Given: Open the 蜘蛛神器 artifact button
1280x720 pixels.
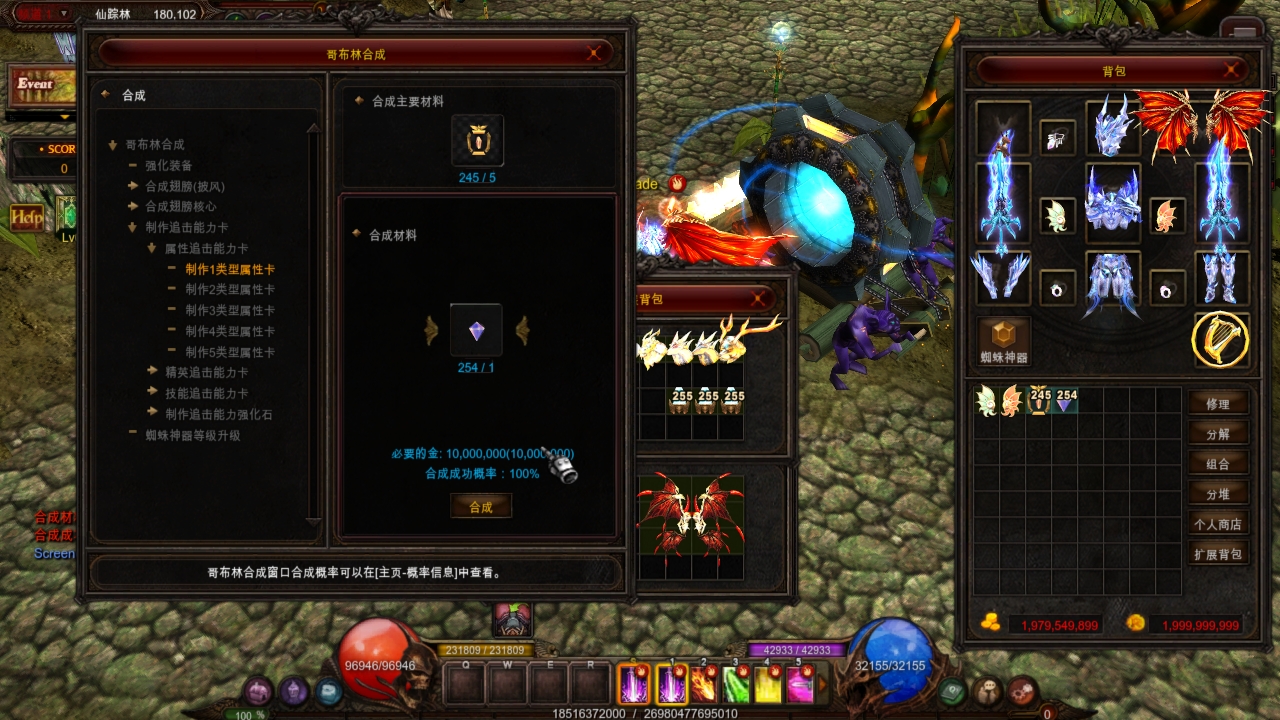Looking at the screenshot, I should point(1004,340).
